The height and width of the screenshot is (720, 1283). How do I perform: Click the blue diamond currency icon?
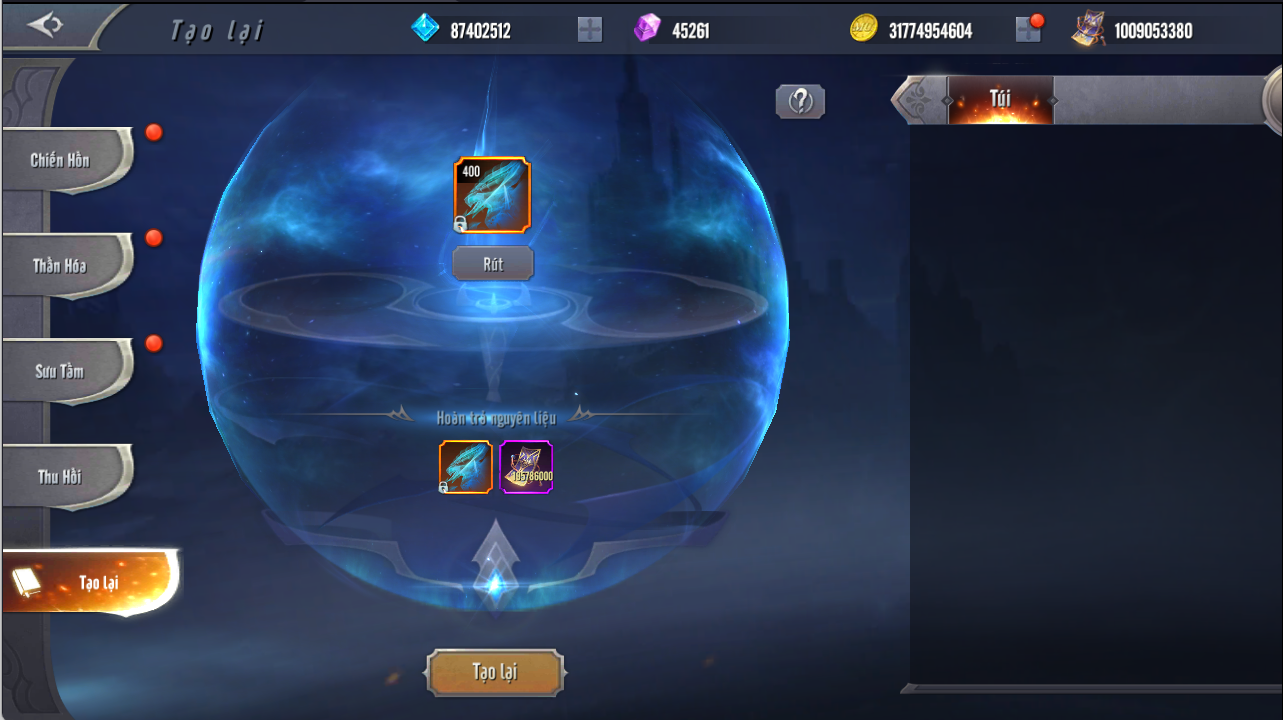click(426, 29)
